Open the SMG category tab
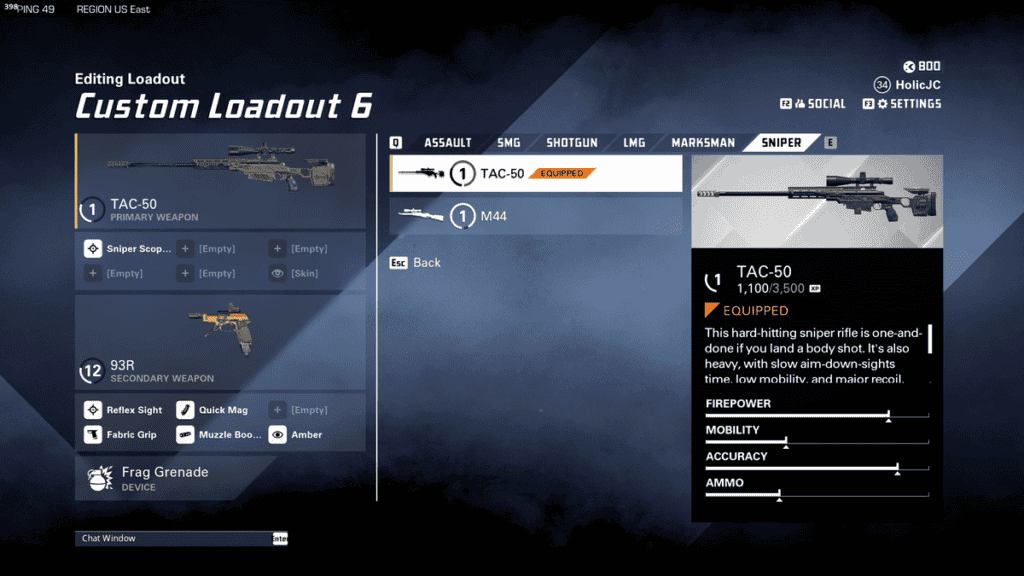Image resolution: width=1024 pixels, height=576 pixels. point(509,143)
